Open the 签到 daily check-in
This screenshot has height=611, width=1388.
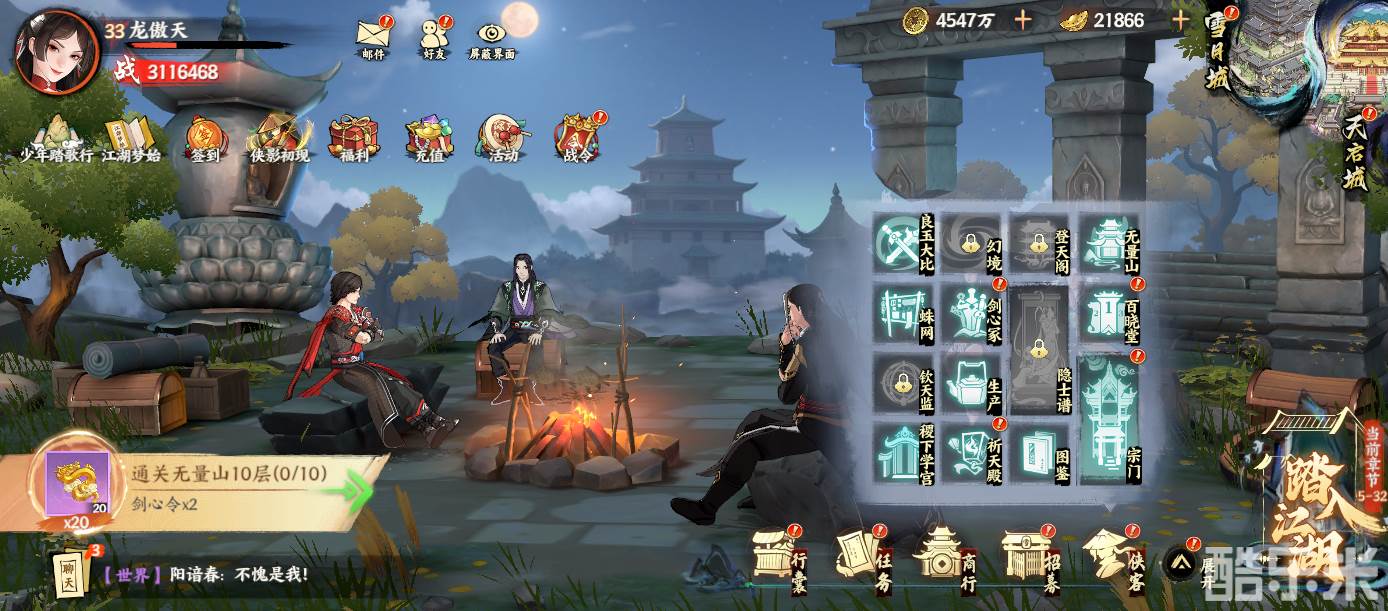(x=203, y=138)
